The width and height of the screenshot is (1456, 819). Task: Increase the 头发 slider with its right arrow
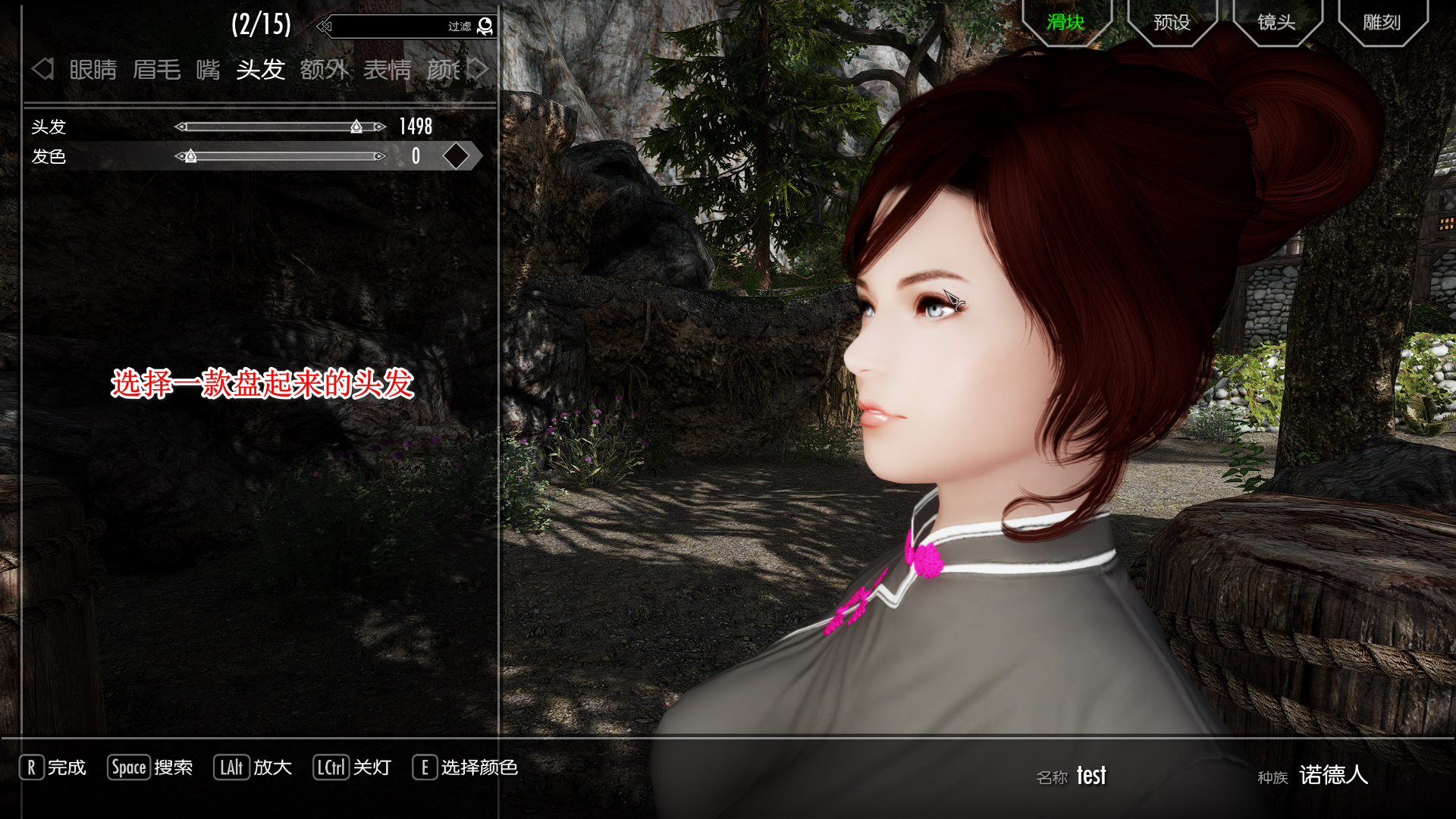click(380, 127)
